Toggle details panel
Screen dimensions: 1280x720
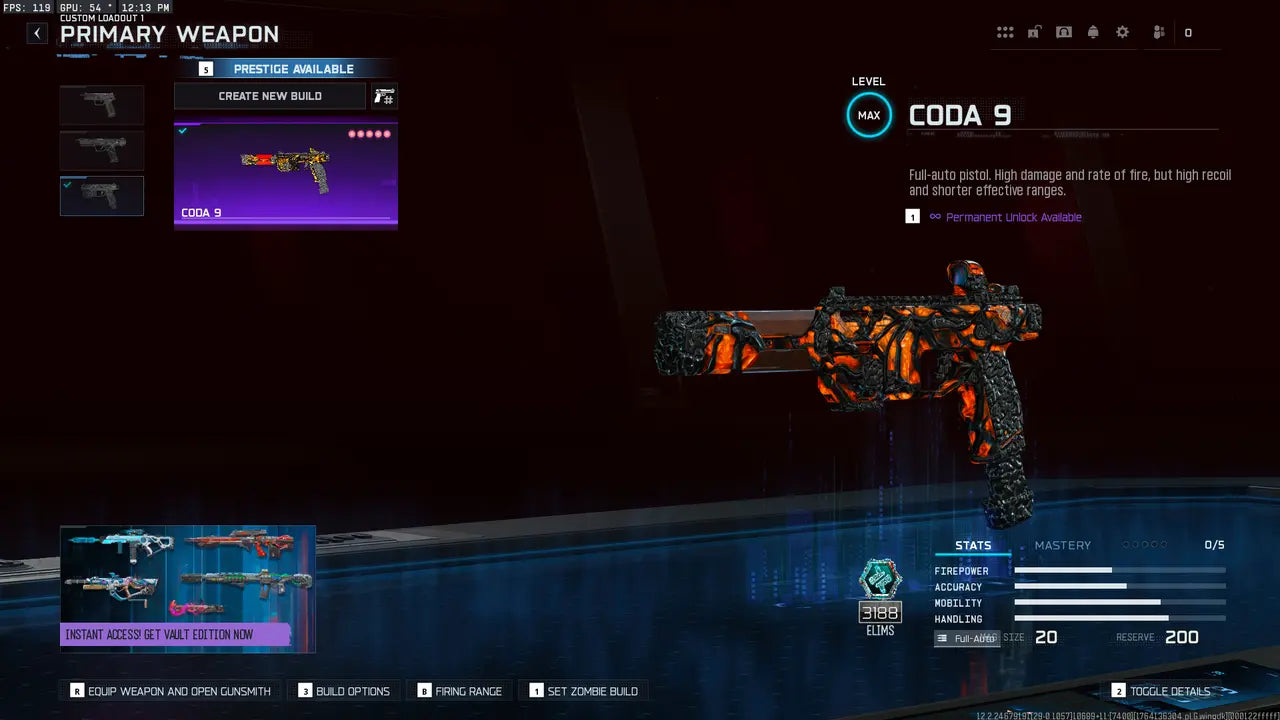(x=1161, y=691)
